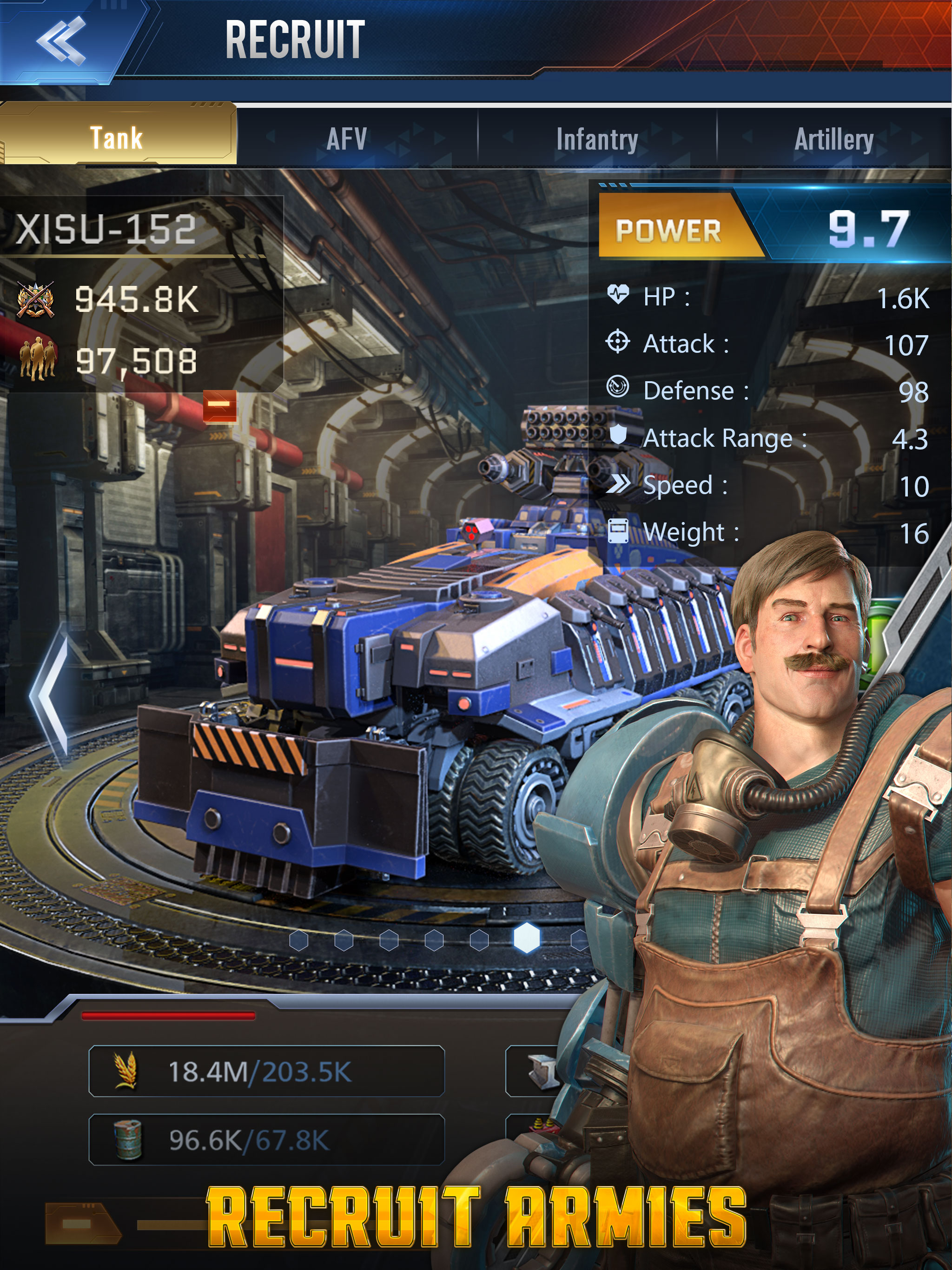Switch to the AFV tab
Screen dimensions: 952x1270
346,139
